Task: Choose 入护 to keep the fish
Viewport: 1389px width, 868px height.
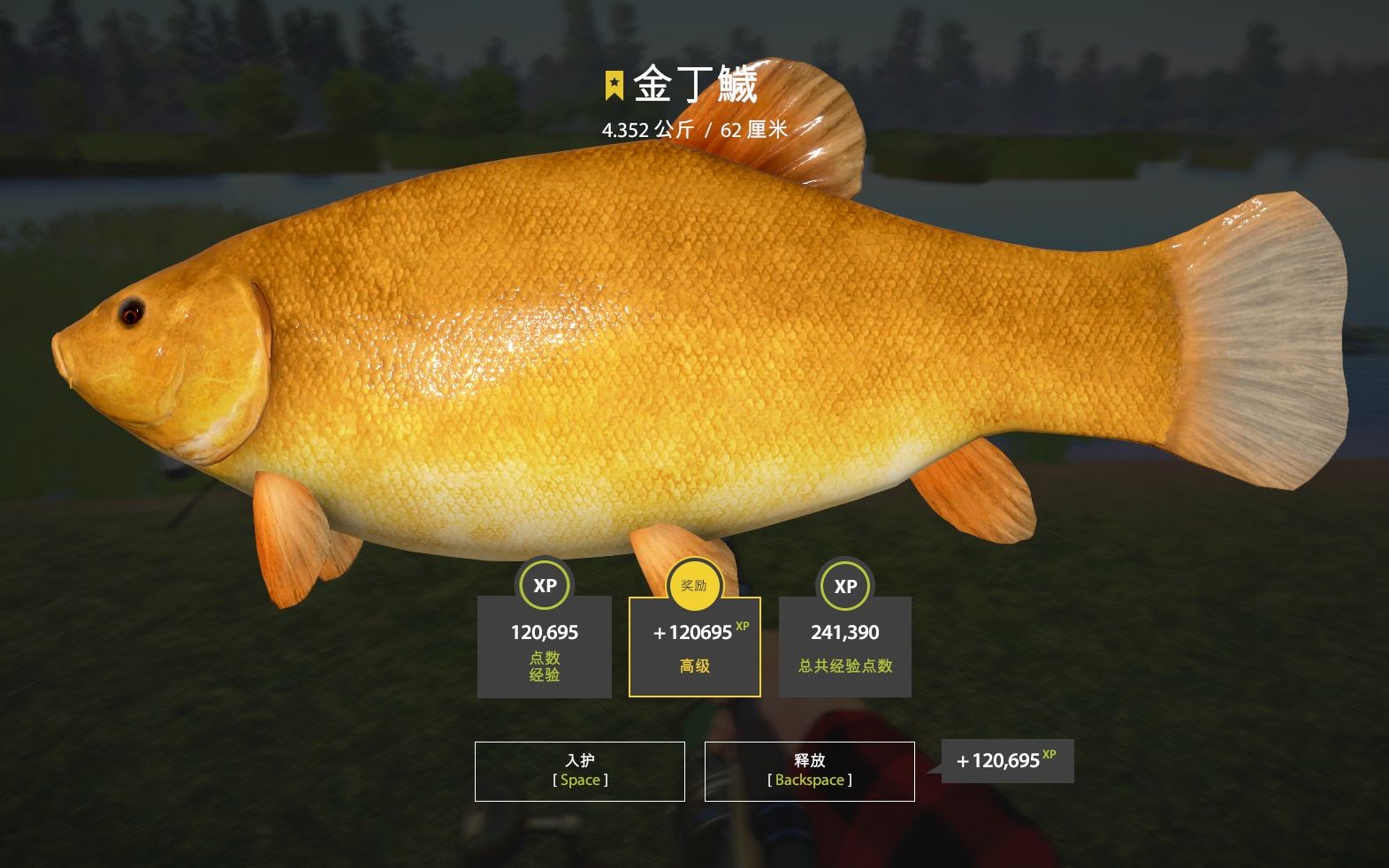Action: point(579,771)
